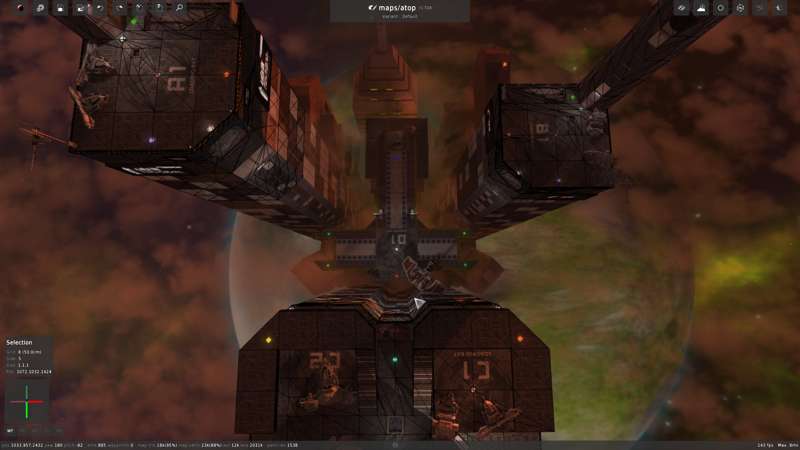Viewport: 800px width, 450px height.
Task: Toggle the mountain terrain icon
Action: [701, 8]
